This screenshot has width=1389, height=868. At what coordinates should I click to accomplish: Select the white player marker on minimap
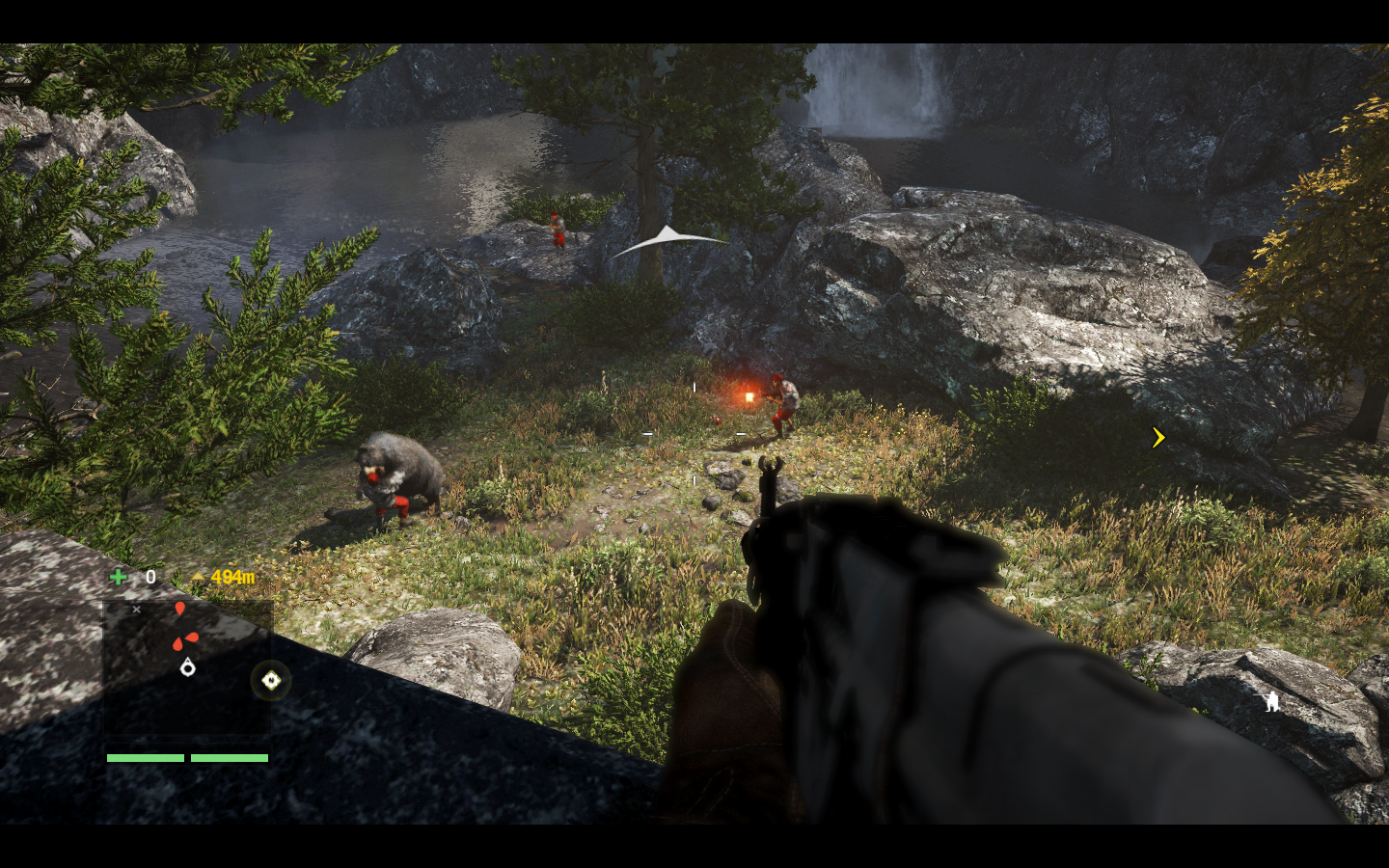pos(187,666)
